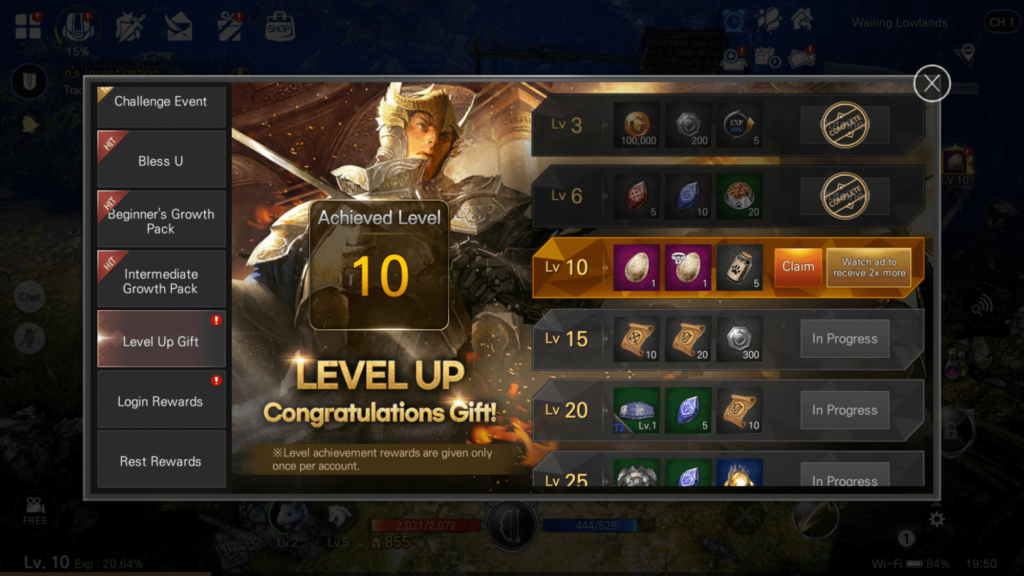Open the settings gear icon

[x=936, y=519]
